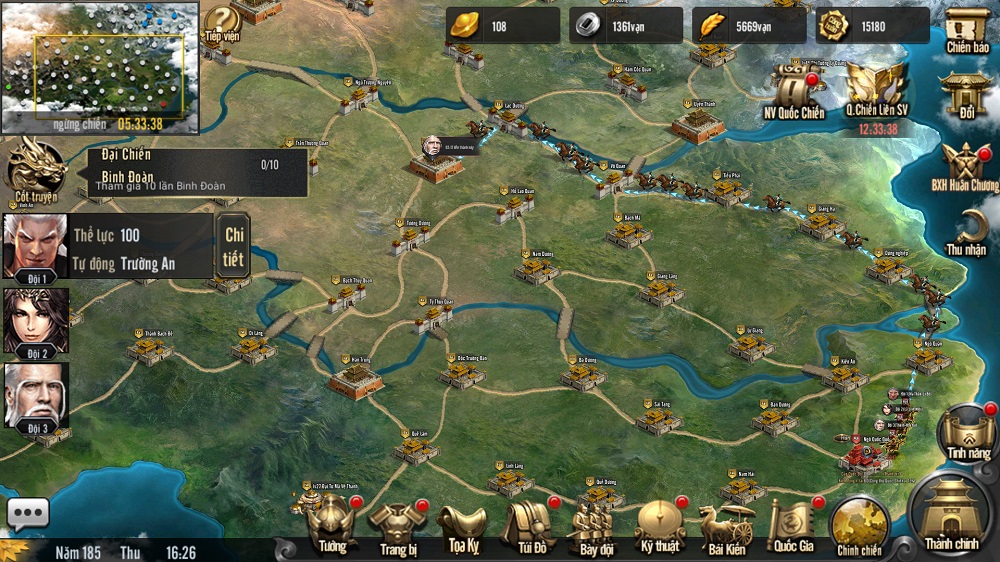Open the Tiếp viện reinforcement help
Image resolution: width=1000 pixels, height=562 pixels.
coord(222,24)
